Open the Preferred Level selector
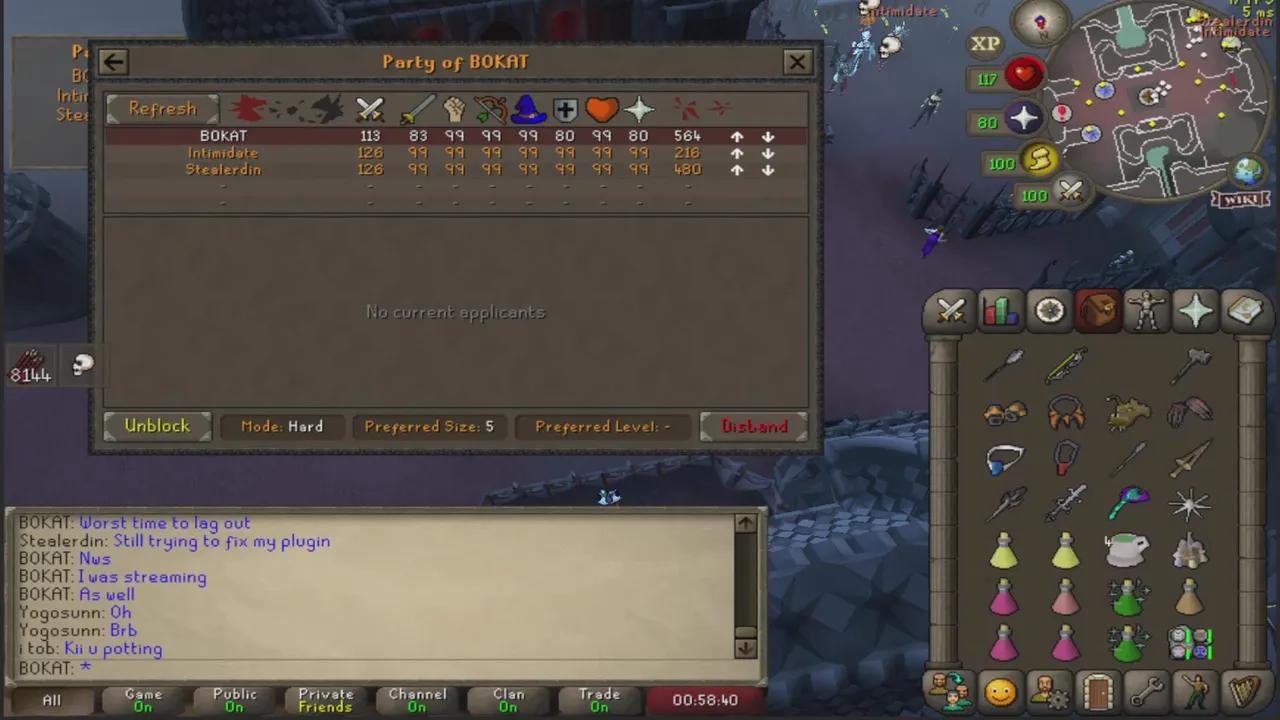Screen dimensions: 1280x720 tap(602, 426)
